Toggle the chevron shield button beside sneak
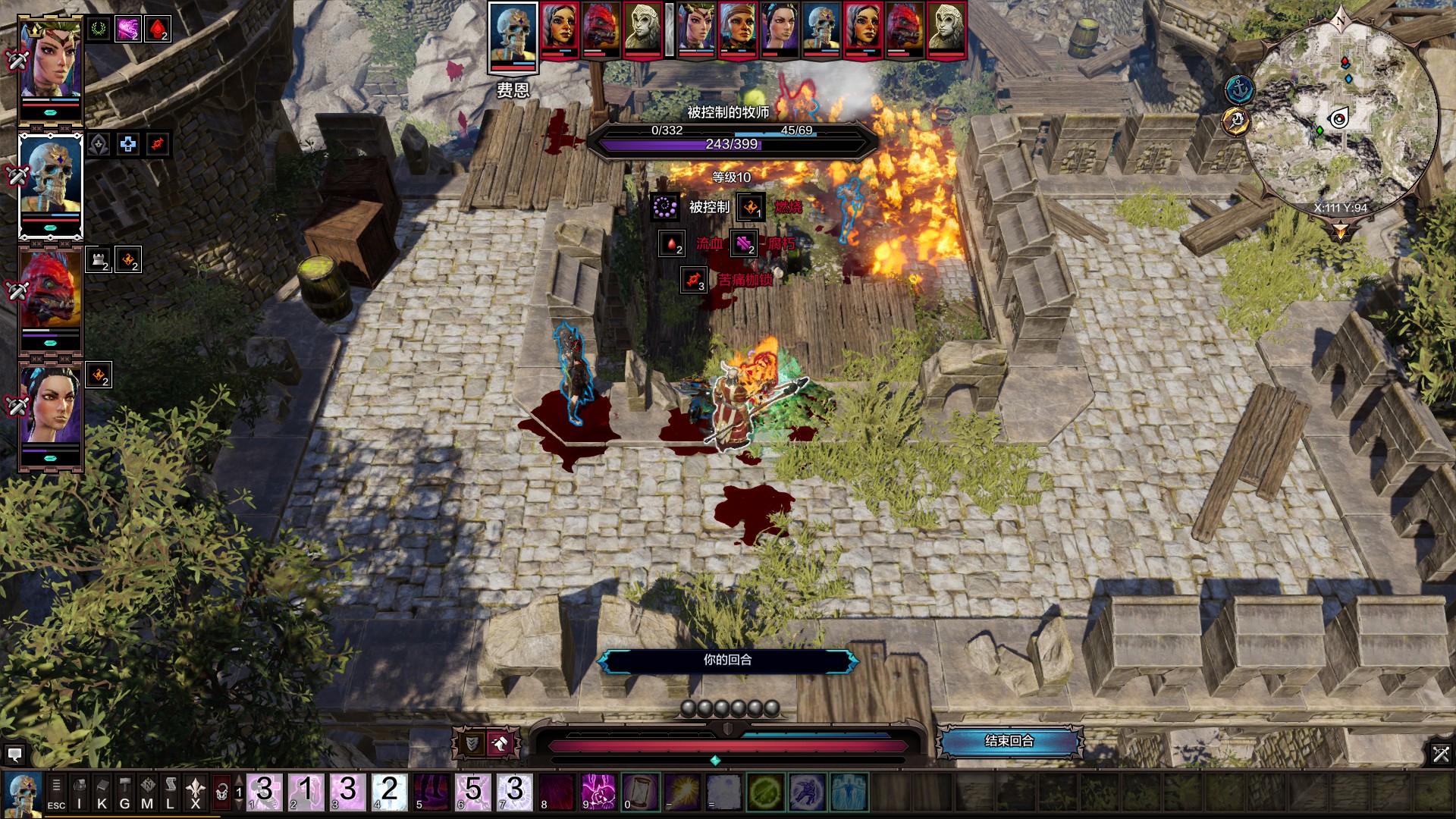Screen dimensions: 1456x819 472,744
